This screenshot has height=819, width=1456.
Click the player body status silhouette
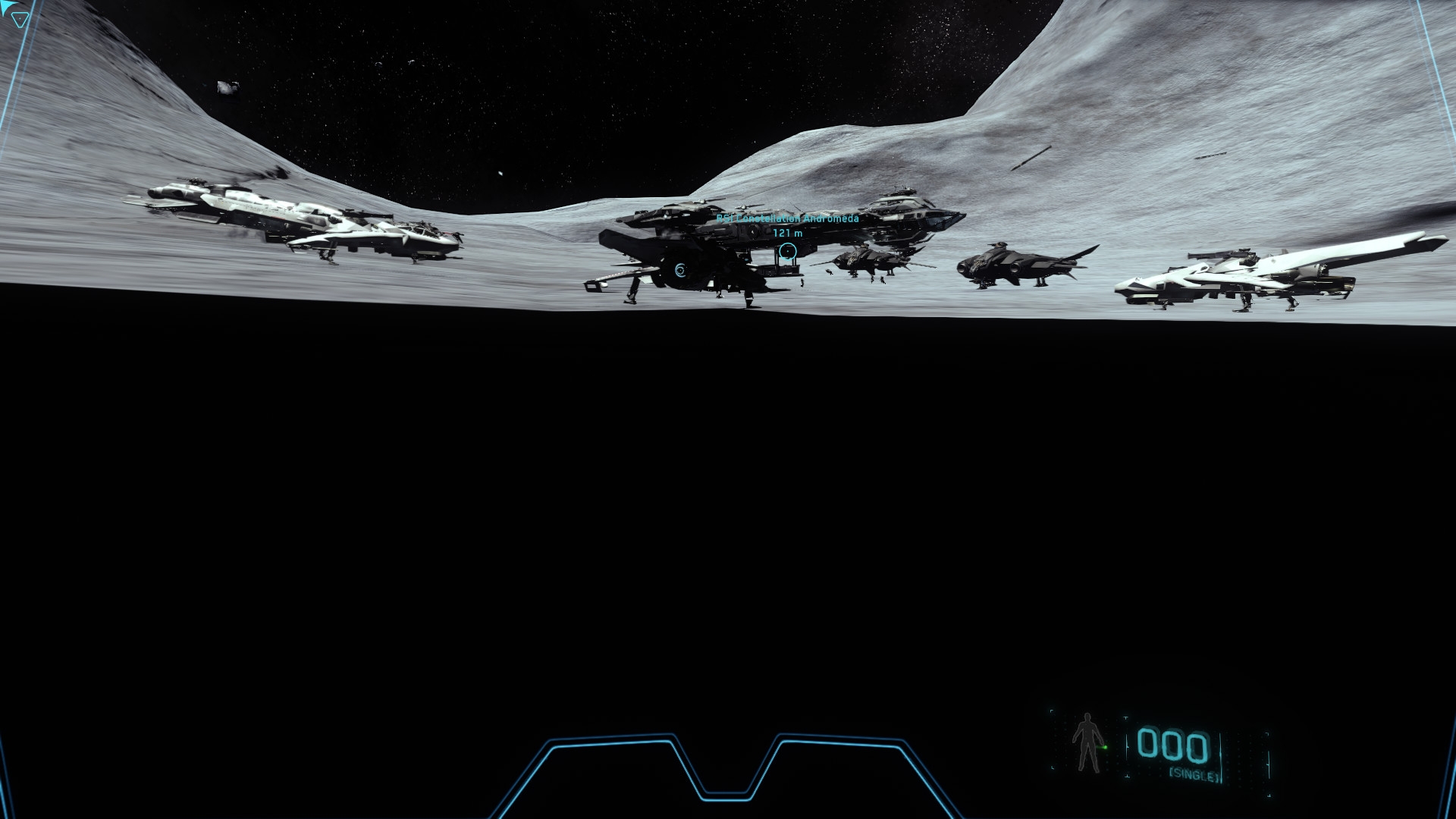tap(1088, 742)
